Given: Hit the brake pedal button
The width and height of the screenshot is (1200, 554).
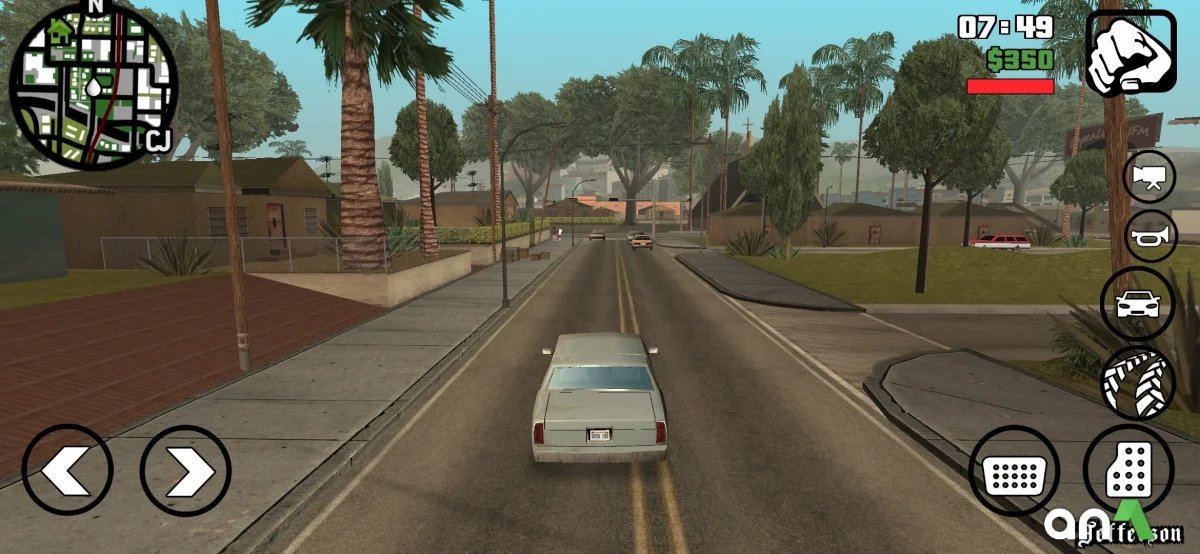Looking at the screenshot, I should (1014, 471).
